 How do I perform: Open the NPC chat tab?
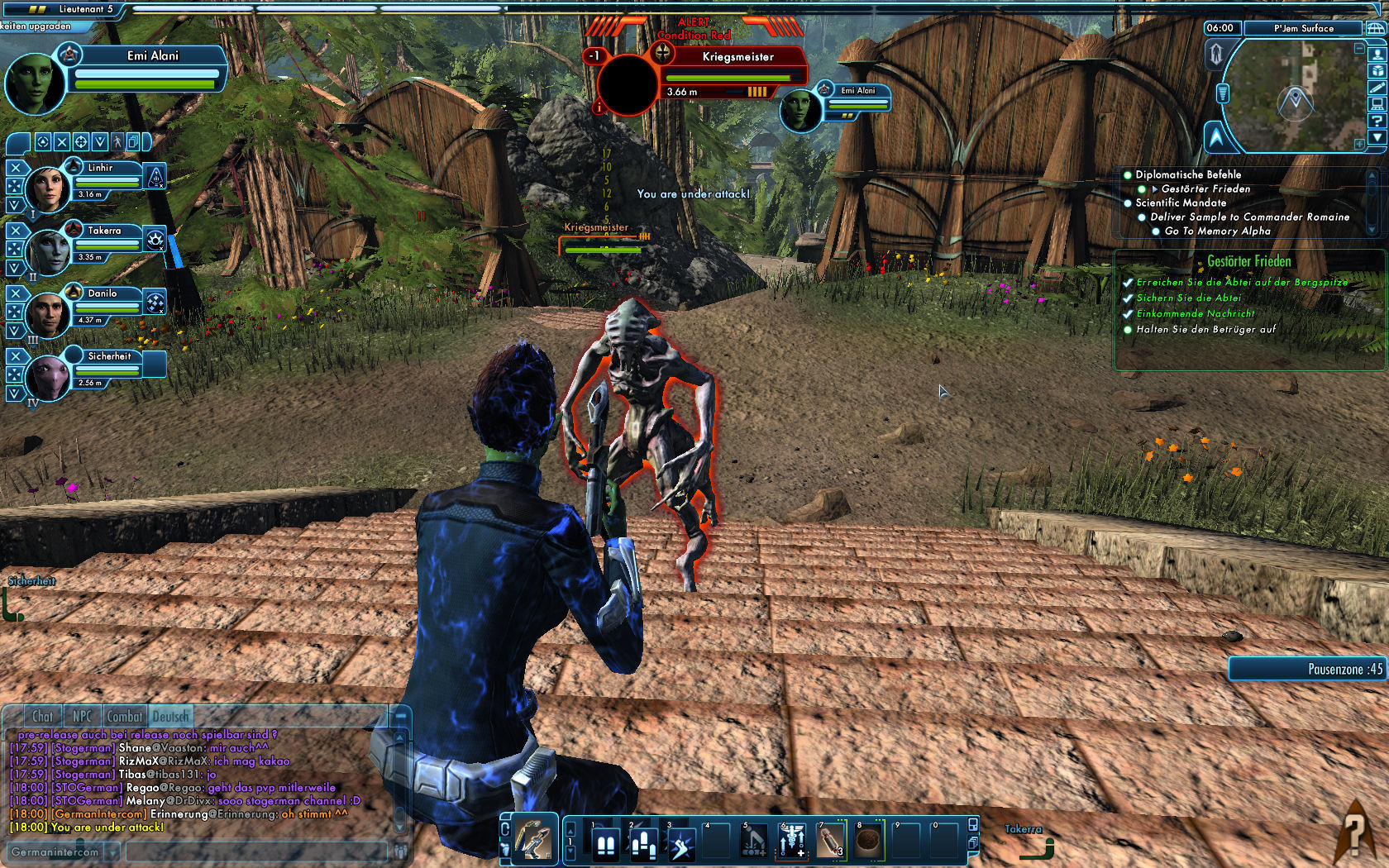82,717
